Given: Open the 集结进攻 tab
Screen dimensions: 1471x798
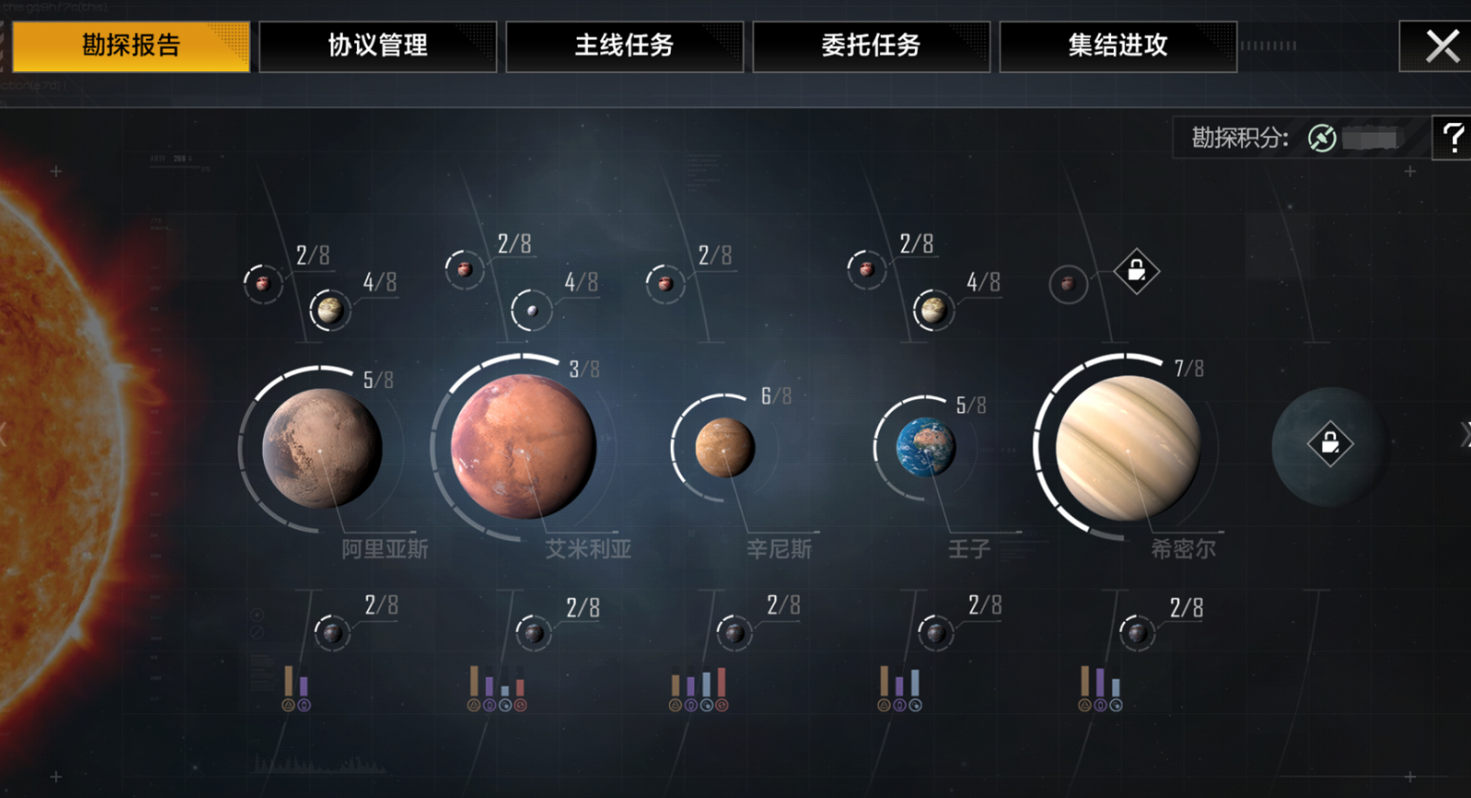Looking at the screenshot, I should pyautogui.click(x=1116, y=45).
